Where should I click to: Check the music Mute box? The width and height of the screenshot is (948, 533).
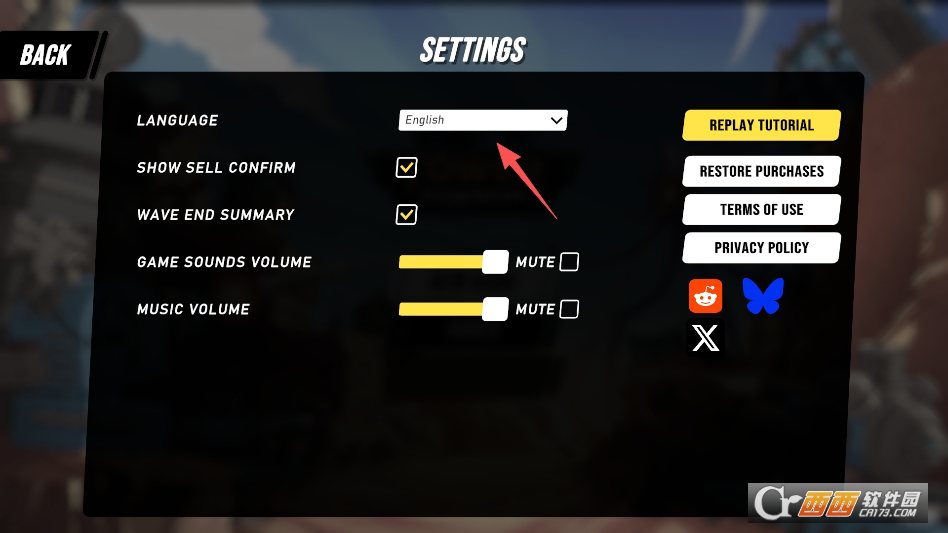click(569, 309)
